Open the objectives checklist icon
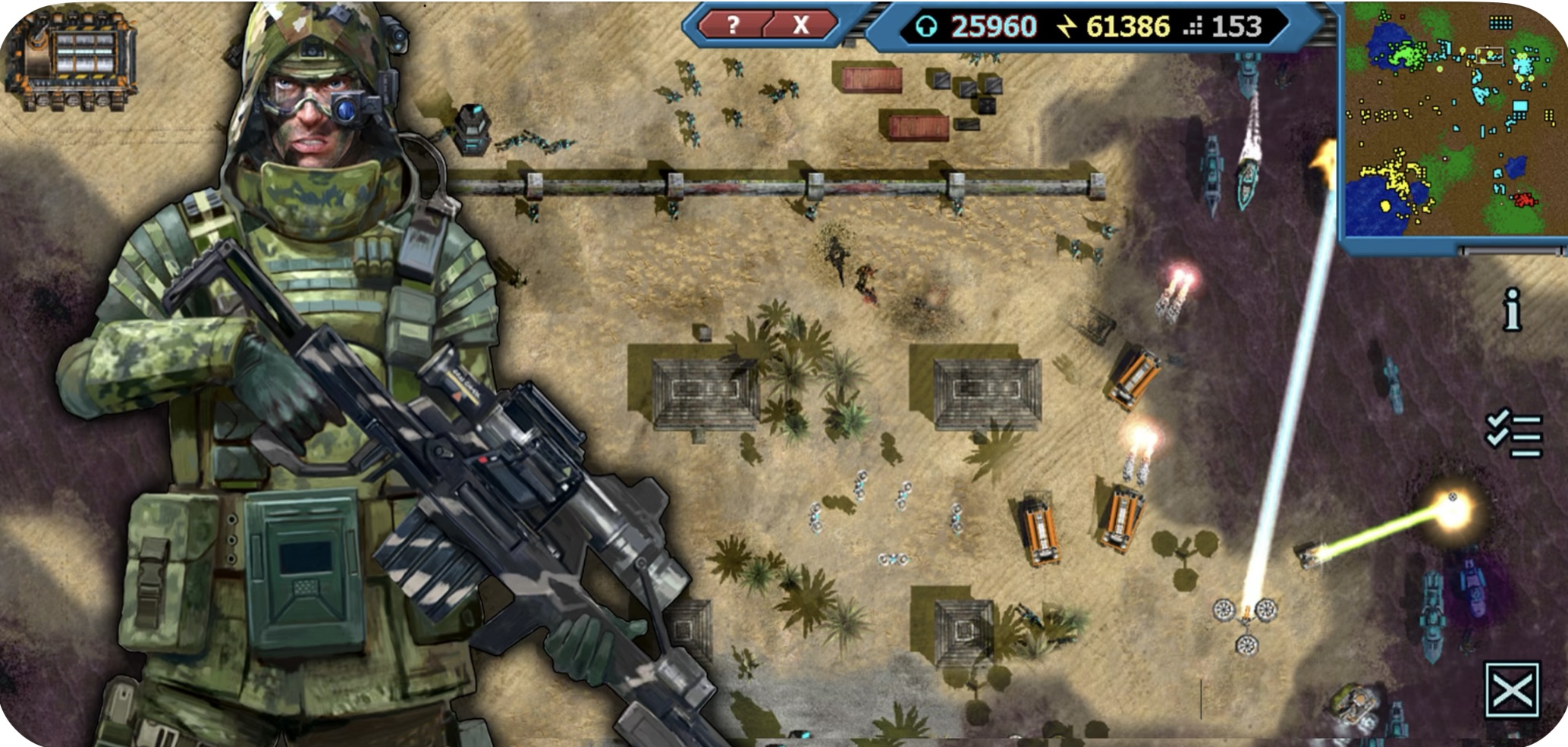 pos(1513,433)
